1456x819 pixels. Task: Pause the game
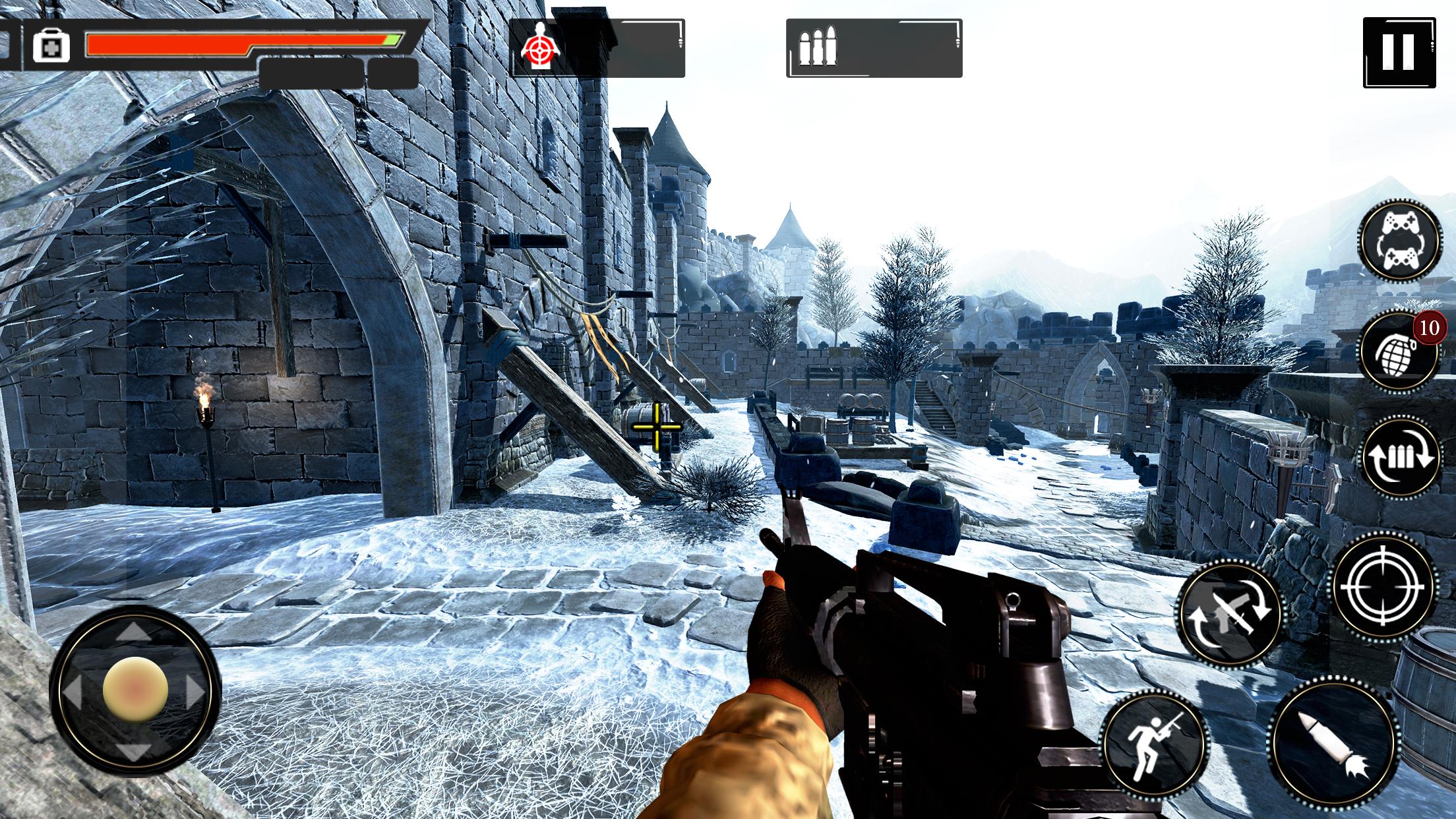(1397, 52)
